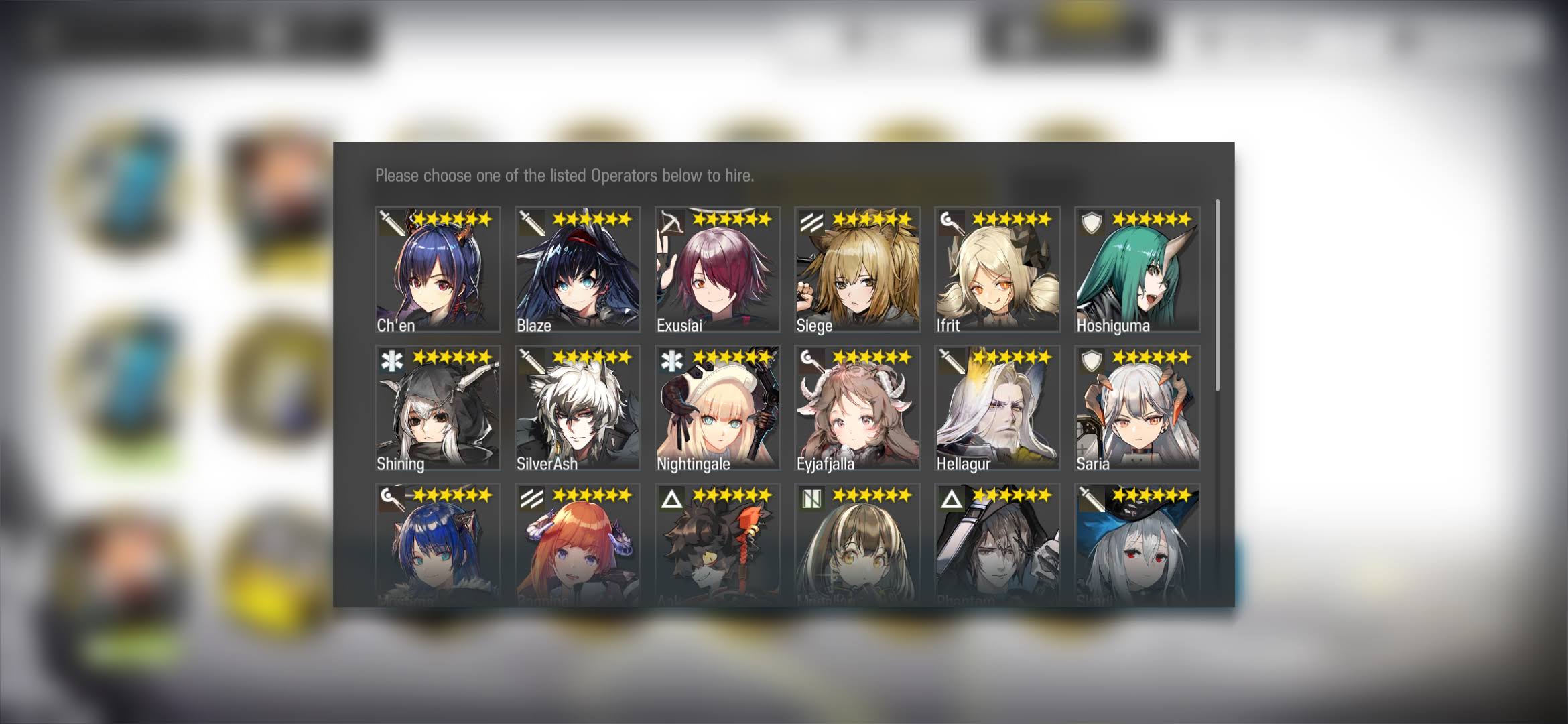The height and width of the screenshot is (724, 1568).
Task: Pick the hooded Phantom operator portrait
Action: pos(997,544)
